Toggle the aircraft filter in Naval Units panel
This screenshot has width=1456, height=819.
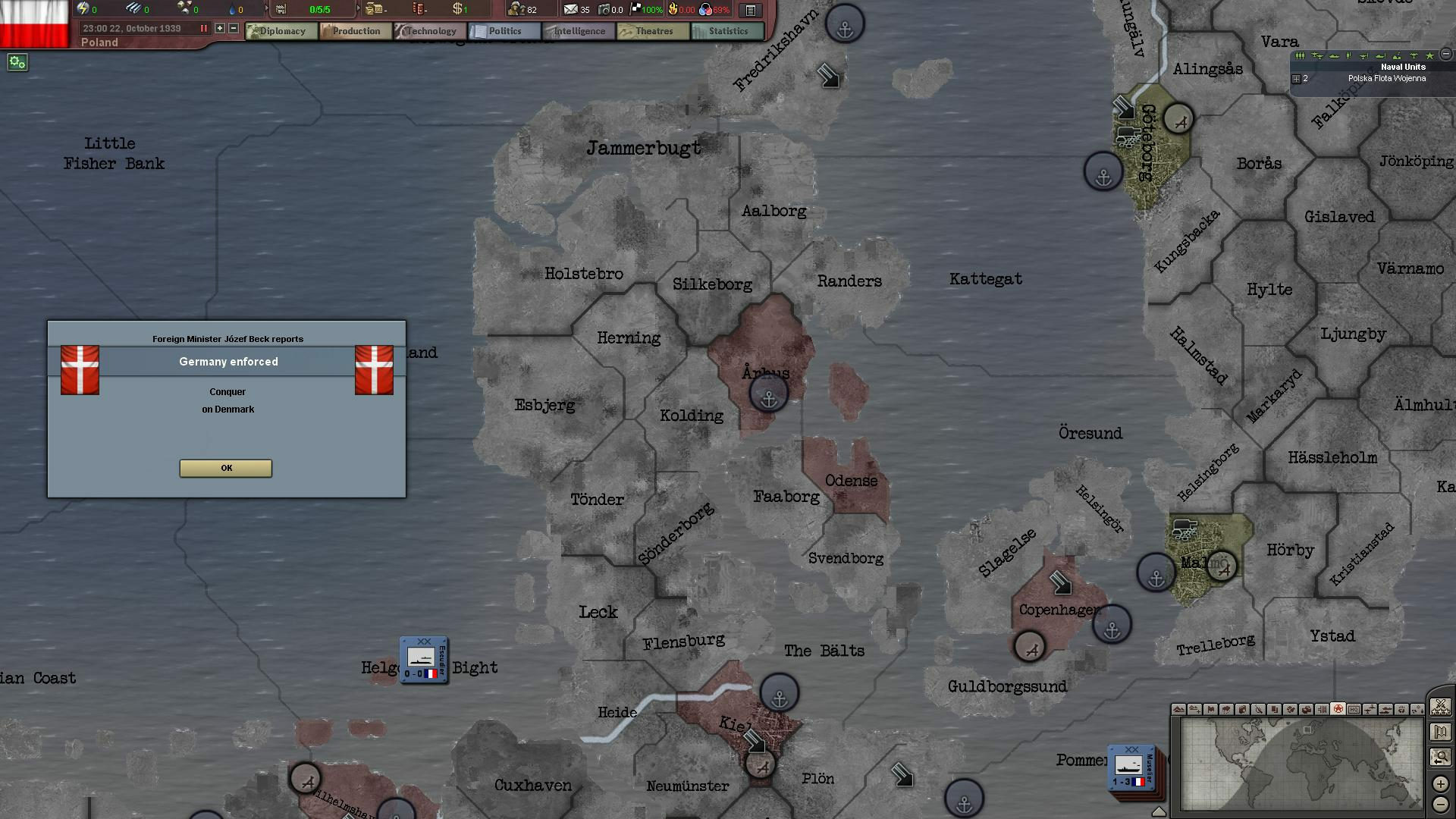[x=1318, y=56]
